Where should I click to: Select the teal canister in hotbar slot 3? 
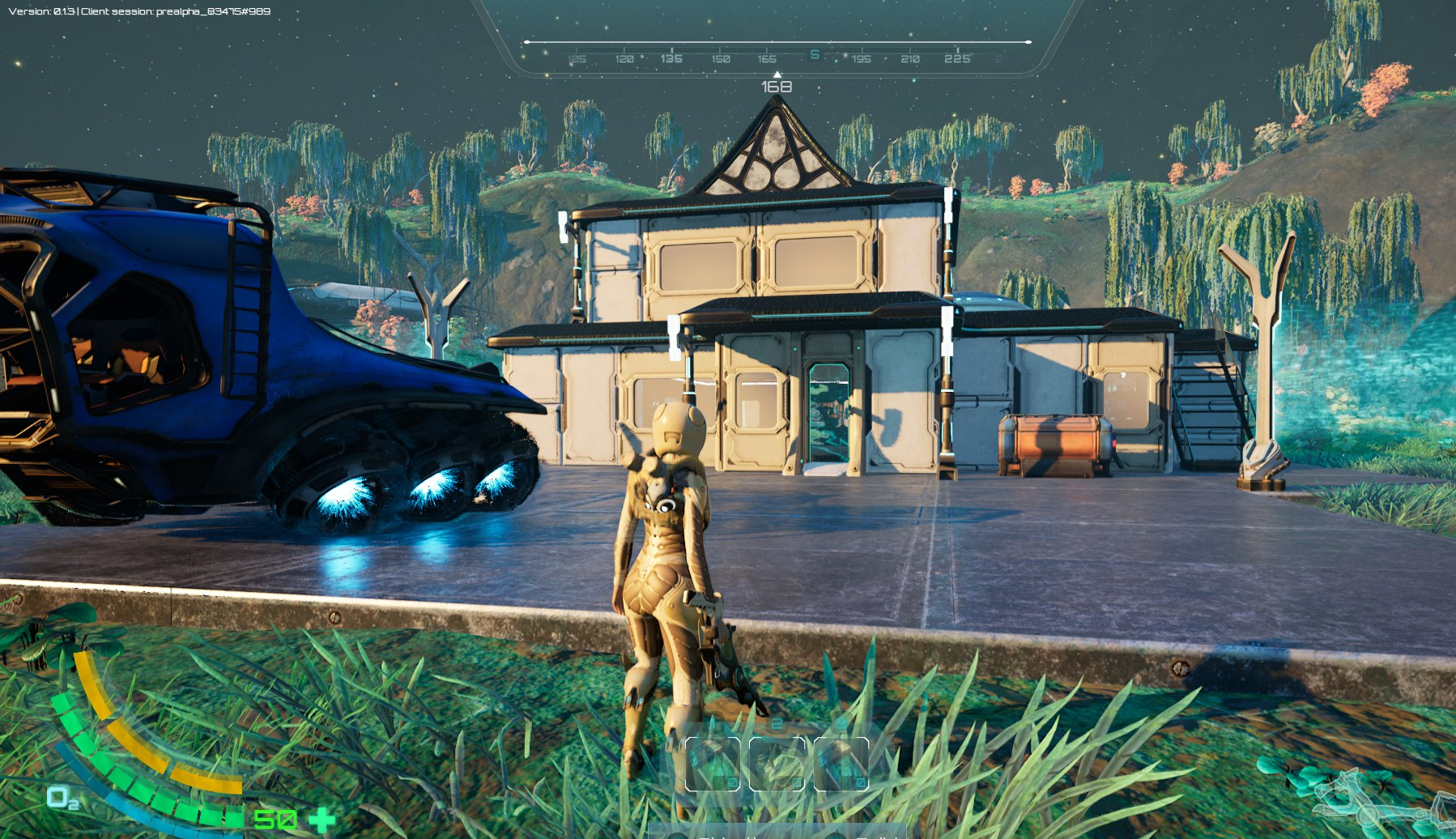[x=841, y=764]
